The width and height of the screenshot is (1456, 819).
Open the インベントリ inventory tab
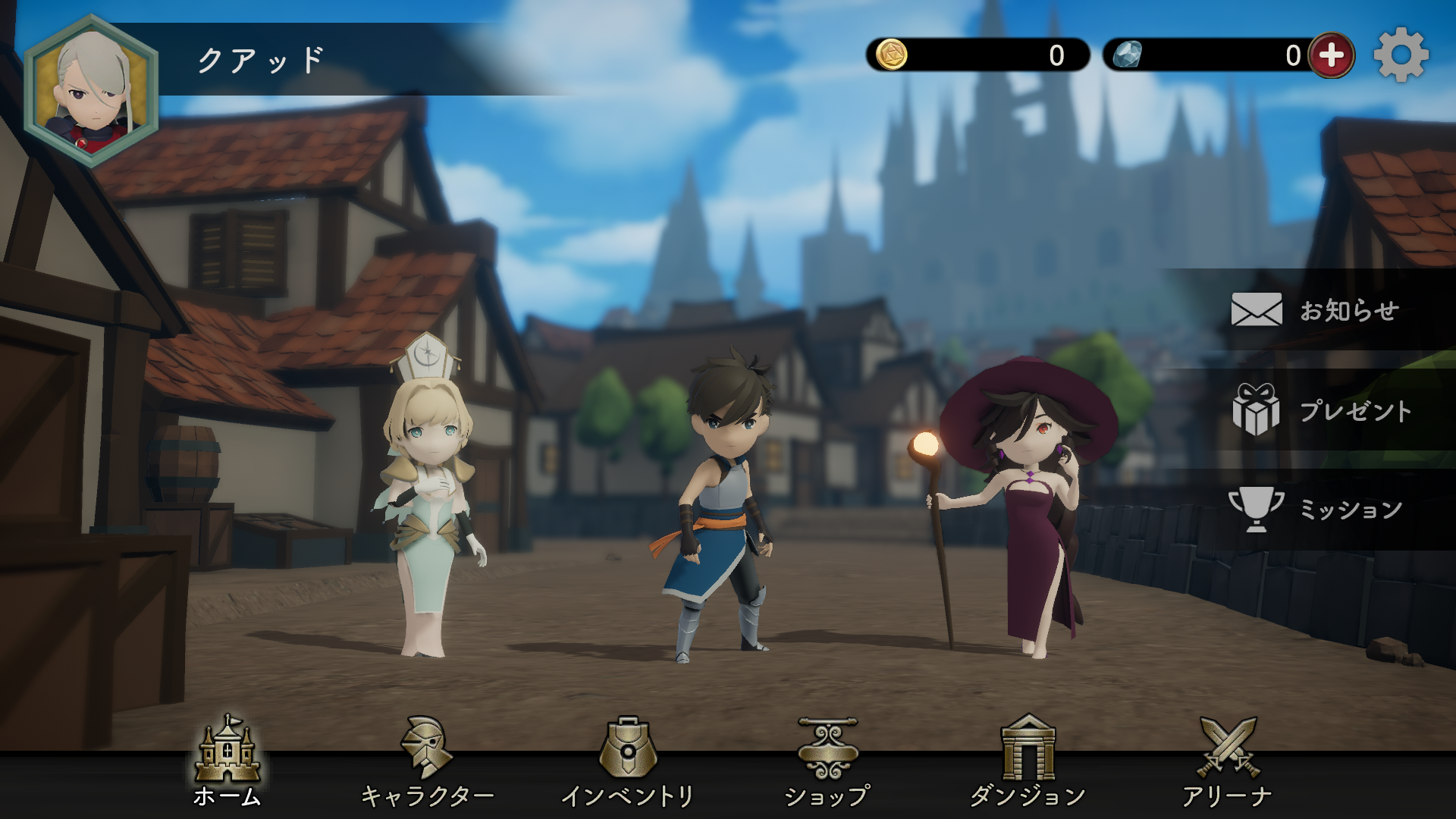pyautogui.click(x=627, y=762)
